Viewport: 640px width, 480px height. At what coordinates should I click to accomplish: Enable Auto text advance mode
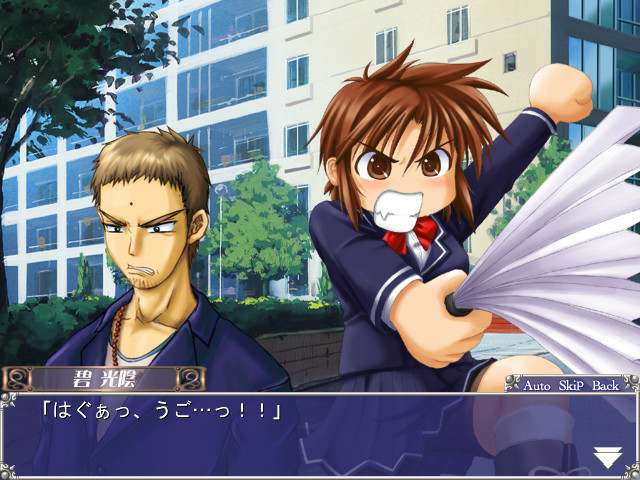(539, 384)
